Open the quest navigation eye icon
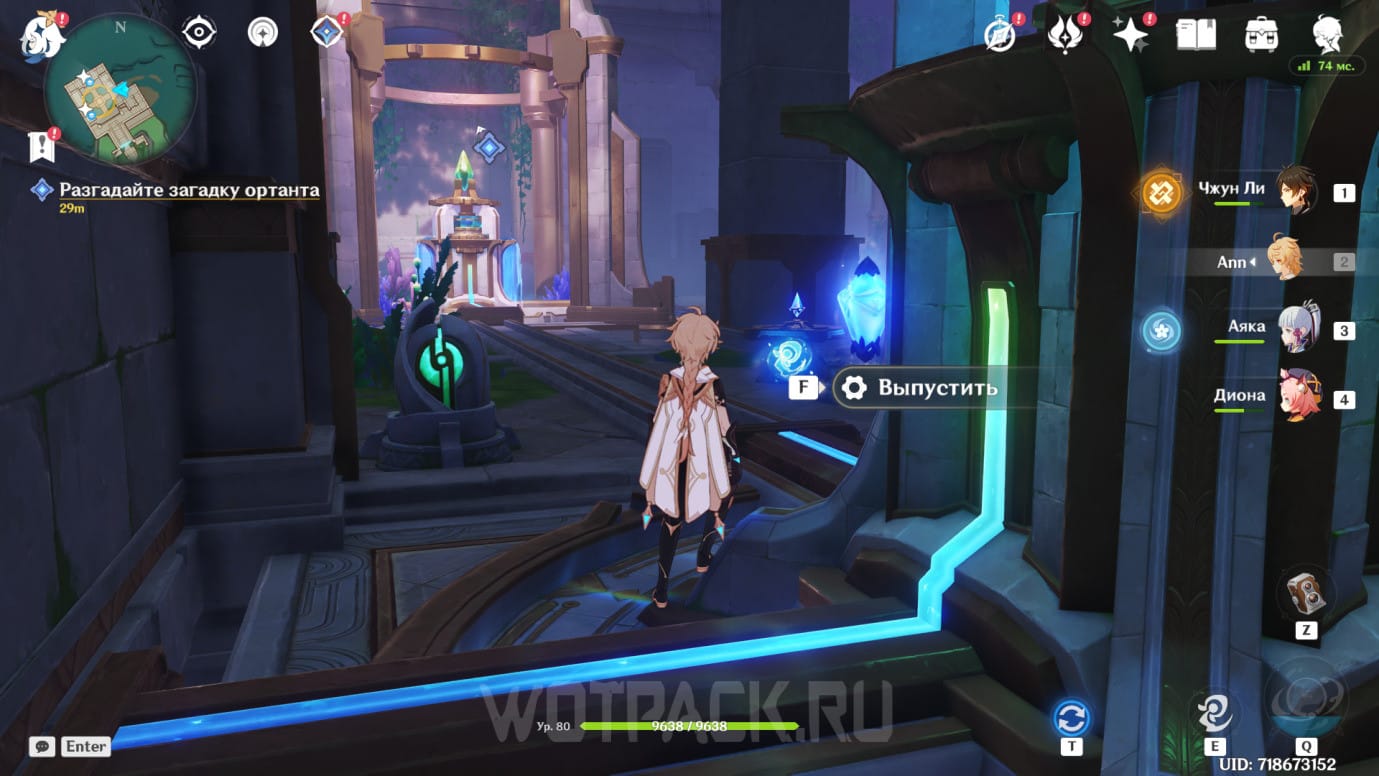This screenshot has width=1379, height=776. 199,33
